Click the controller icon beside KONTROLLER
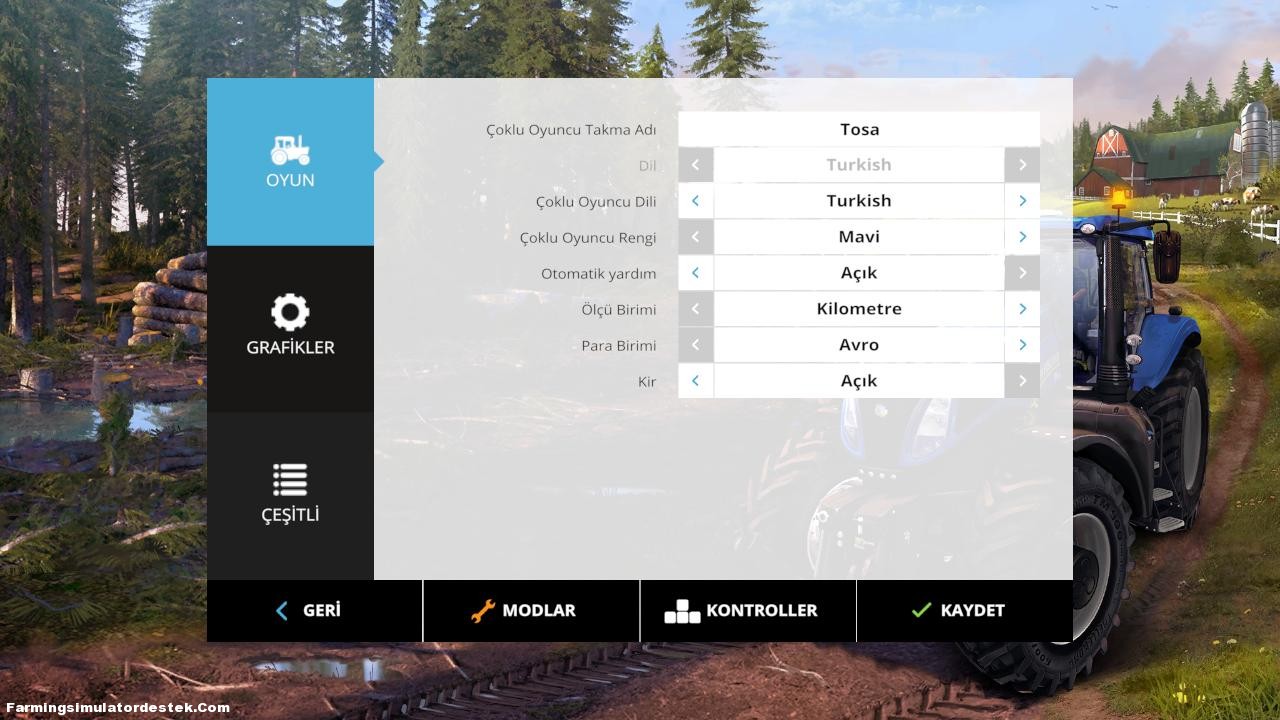1280x720 pixels. (683, 610)
